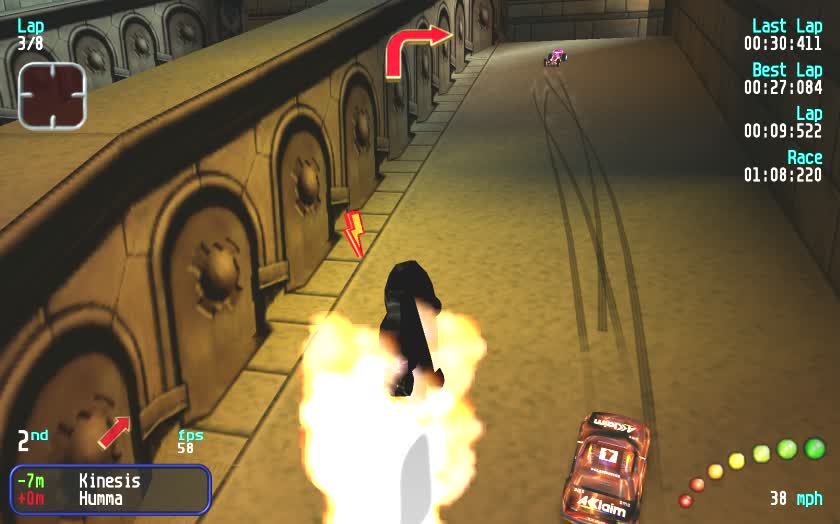Select Kinesis in the racer list
The image size is (840, 524).
point(109,481)
